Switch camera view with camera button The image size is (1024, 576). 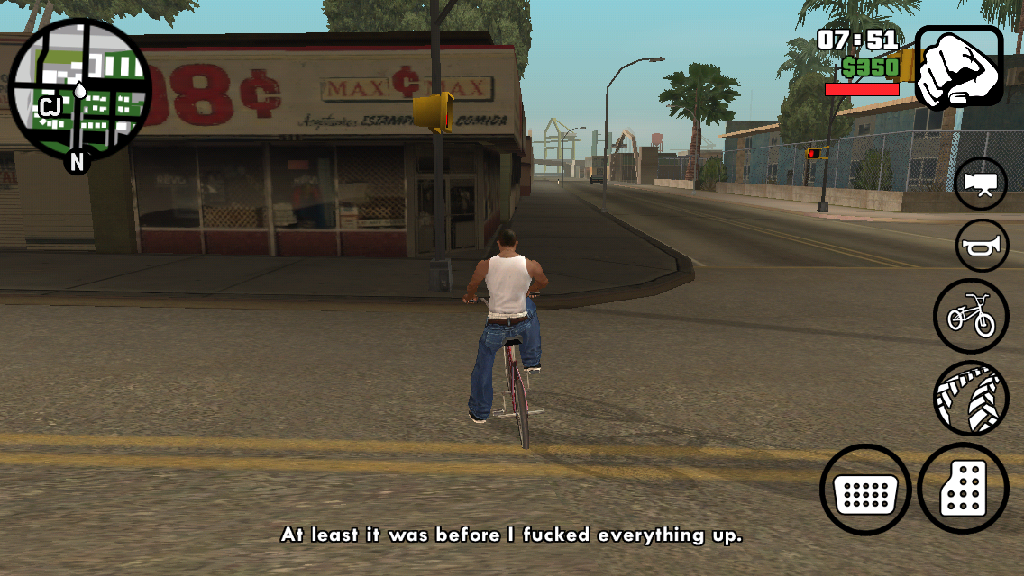tap(981, 183)
